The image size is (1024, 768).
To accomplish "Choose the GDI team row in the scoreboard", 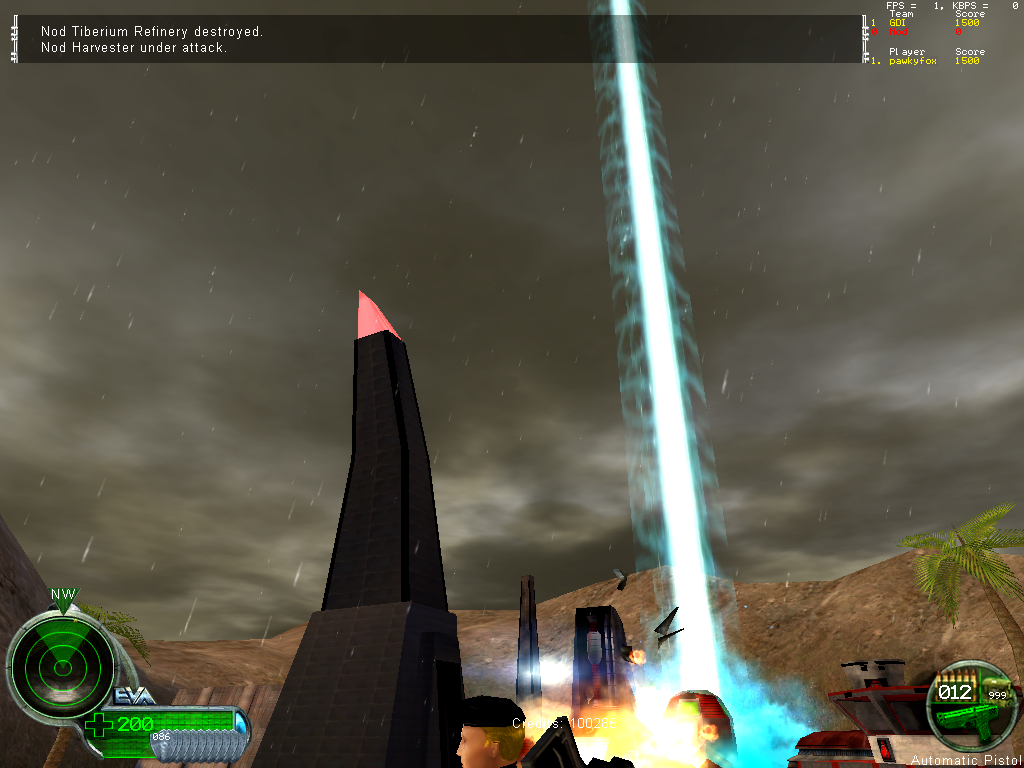I will (x=900, y=23).
